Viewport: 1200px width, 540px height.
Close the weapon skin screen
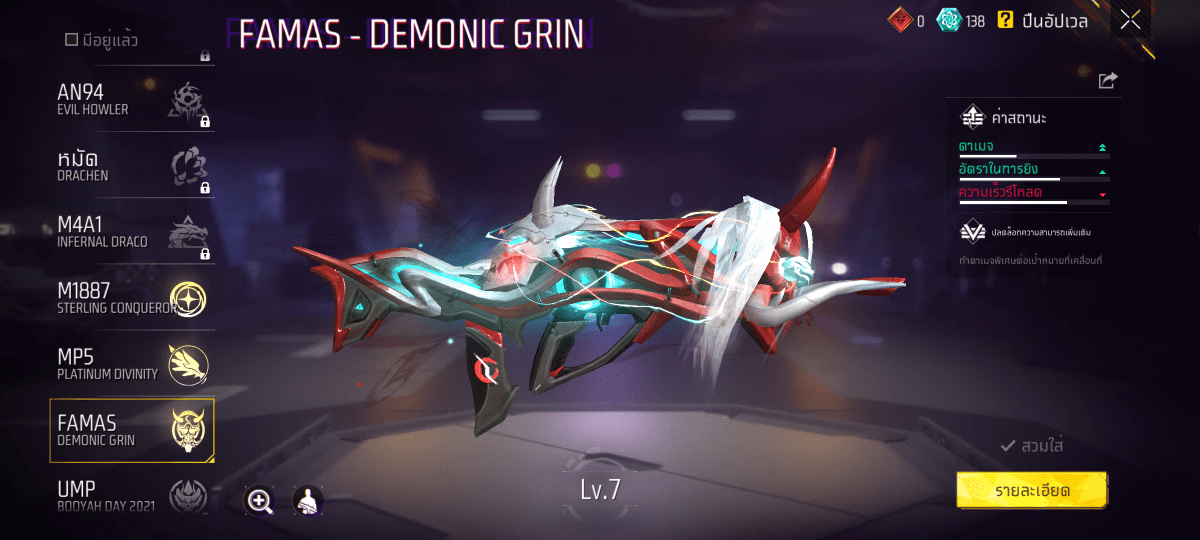1131,20
